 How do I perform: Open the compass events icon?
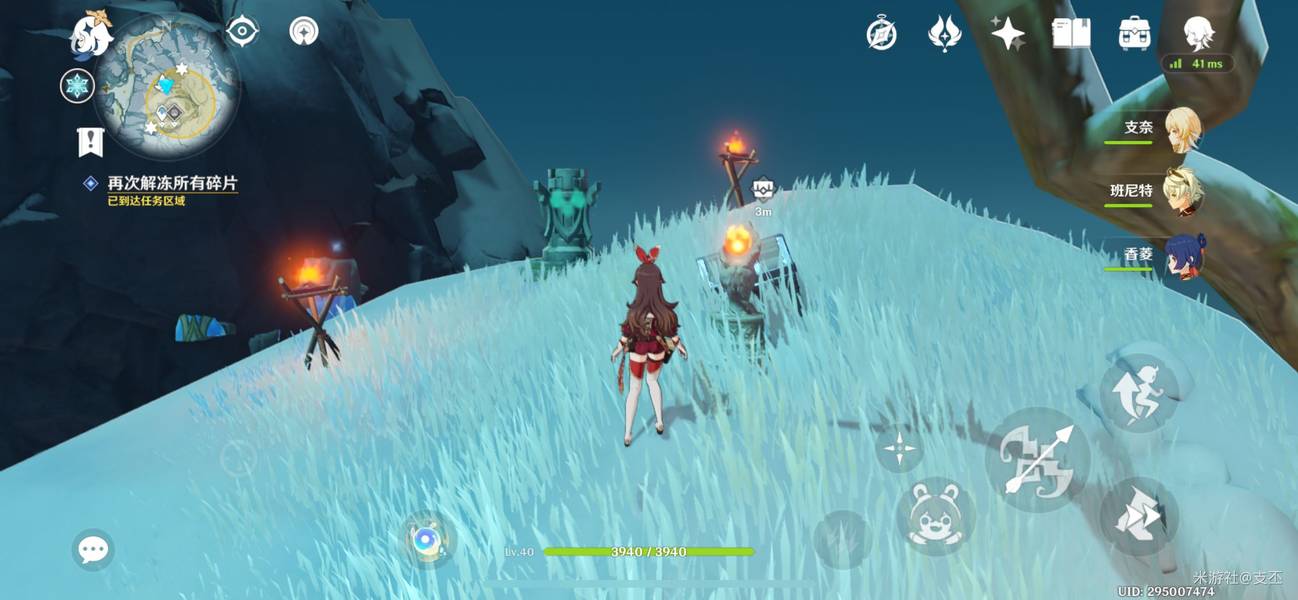tap(881, 34)
